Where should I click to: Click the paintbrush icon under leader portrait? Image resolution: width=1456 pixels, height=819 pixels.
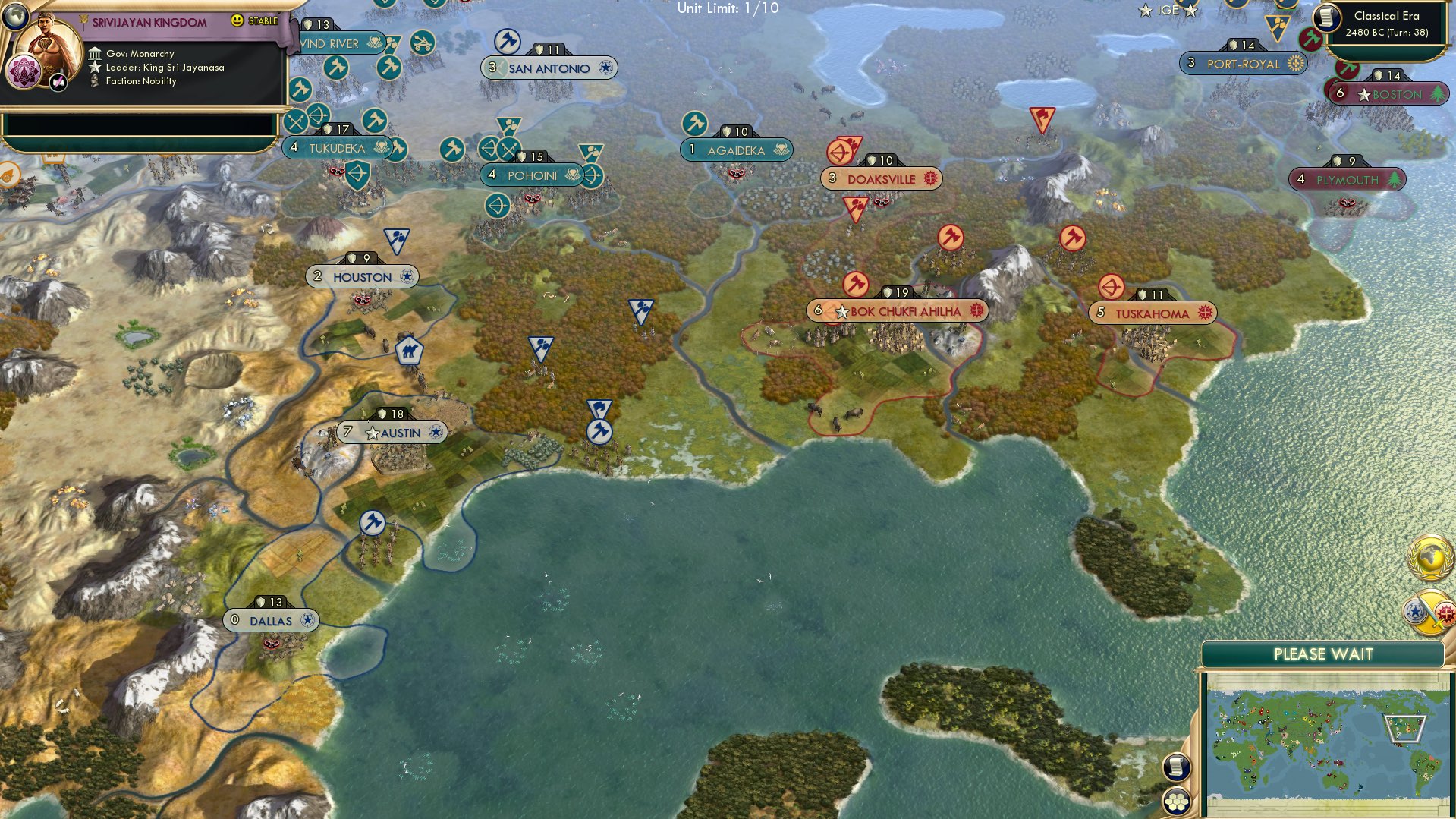point(58,82)
